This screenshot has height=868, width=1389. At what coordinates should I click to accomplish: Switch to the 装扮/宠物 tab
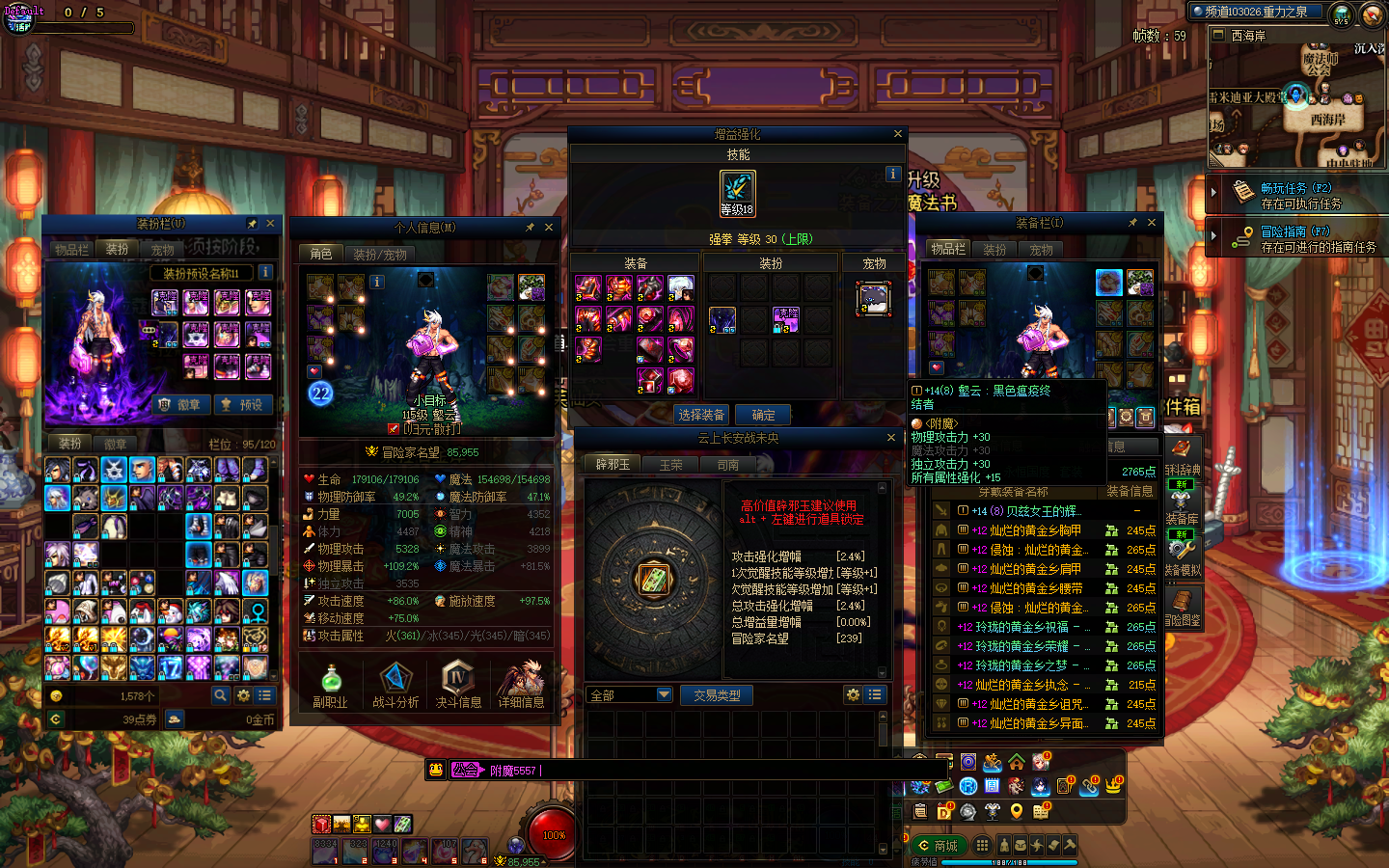(x=379, y=254)
